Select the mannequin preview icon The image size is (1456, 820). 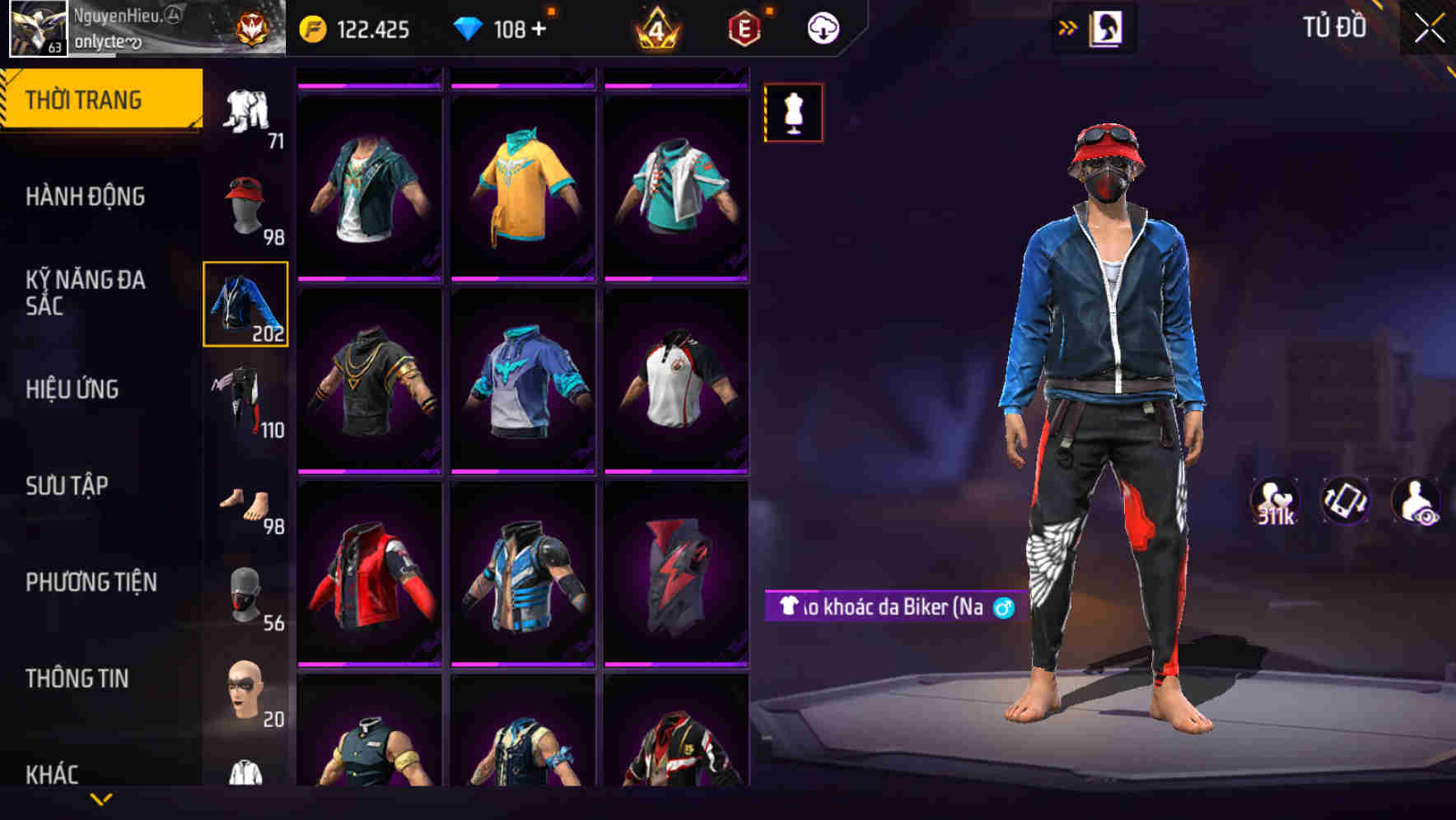click(793, 113)
